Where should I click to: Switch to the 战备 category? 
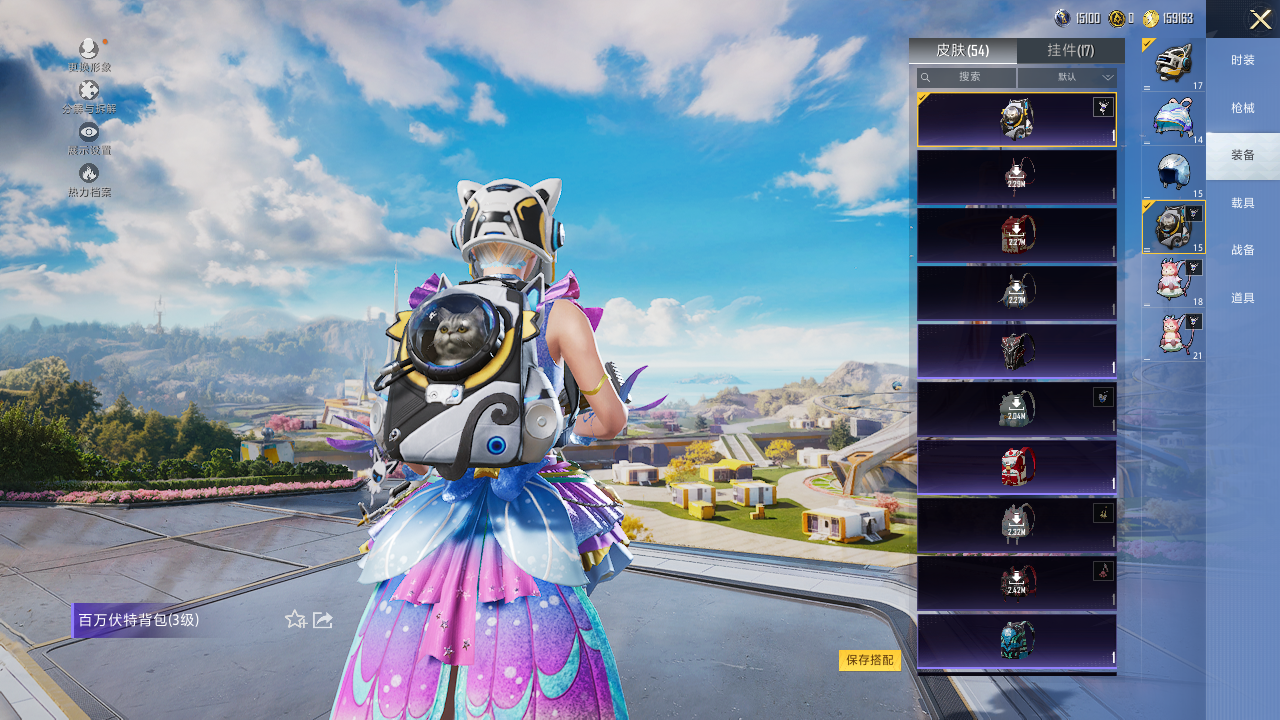(1242, 250)
